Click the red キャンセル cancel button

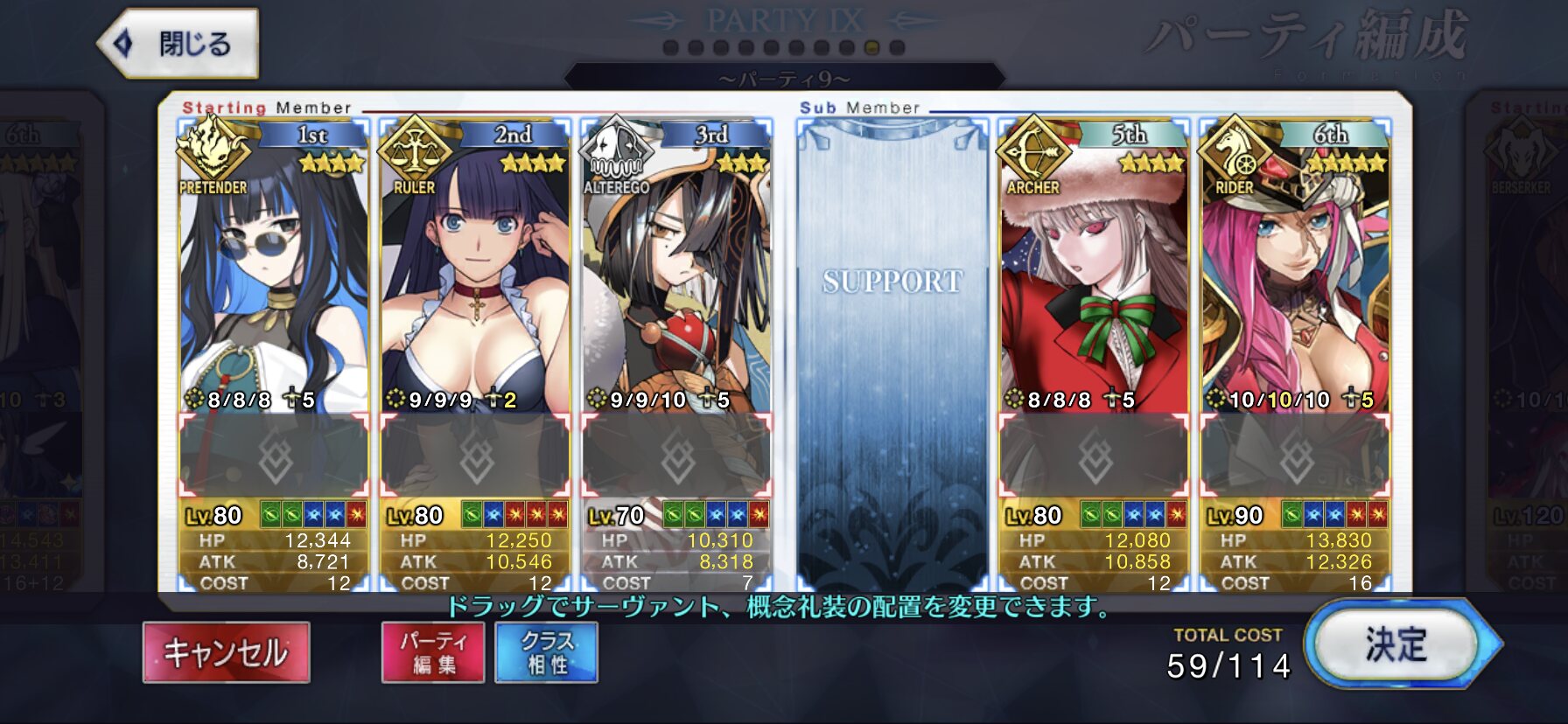point(226,652)
